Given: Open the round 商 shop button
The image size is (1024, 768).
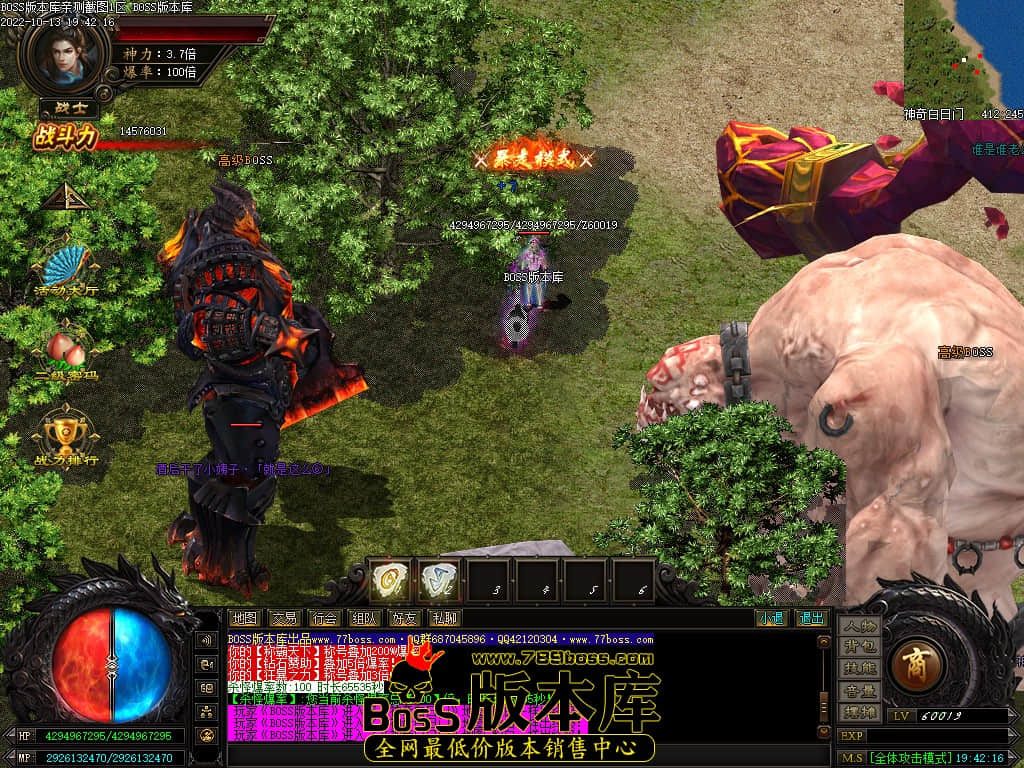Looking at the screenshot, I should click(914, 666).
